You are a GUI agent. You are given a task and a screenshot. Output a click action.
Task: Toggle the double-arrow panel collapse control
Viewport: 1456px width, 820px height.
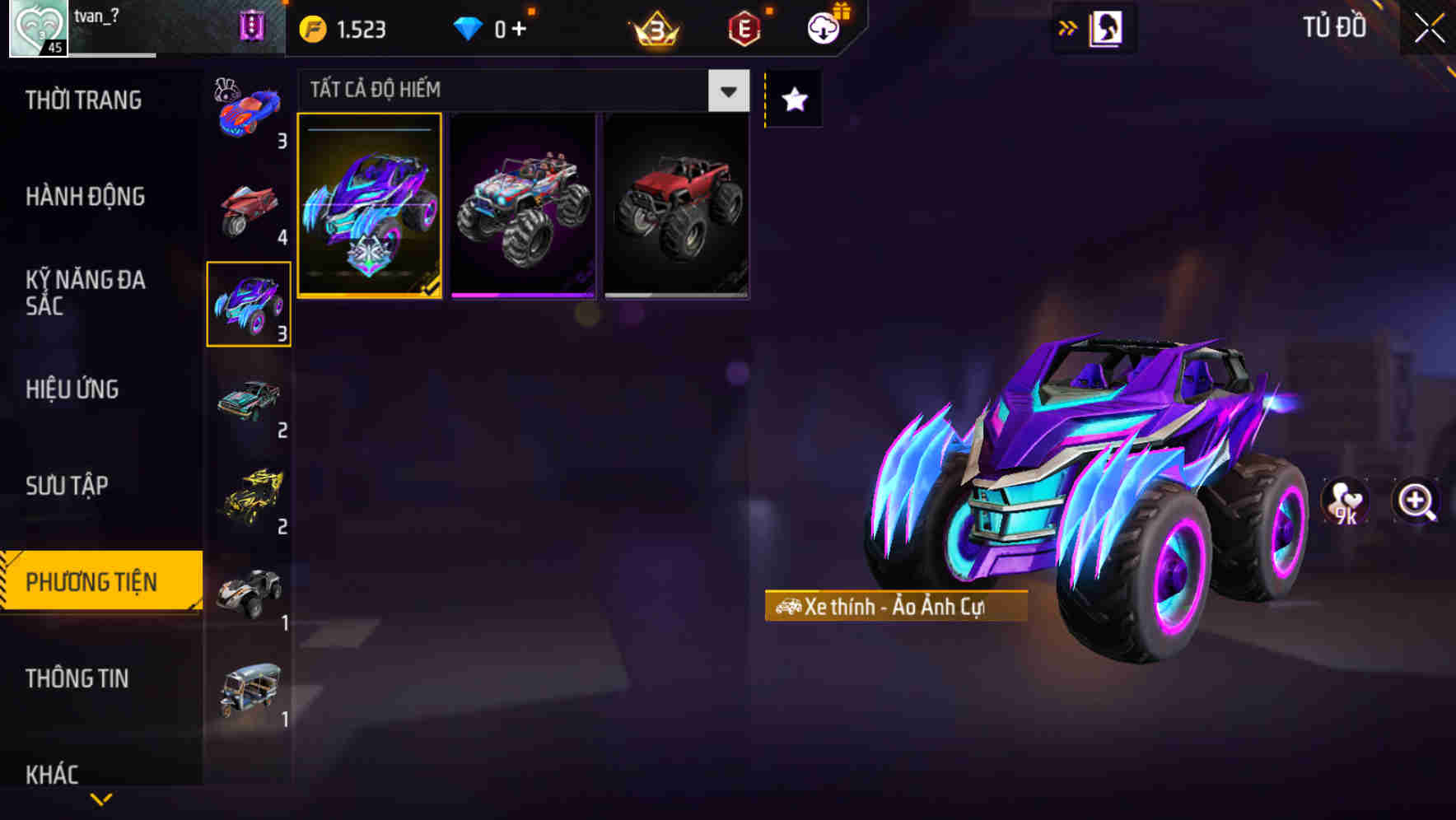point(1067,26)
